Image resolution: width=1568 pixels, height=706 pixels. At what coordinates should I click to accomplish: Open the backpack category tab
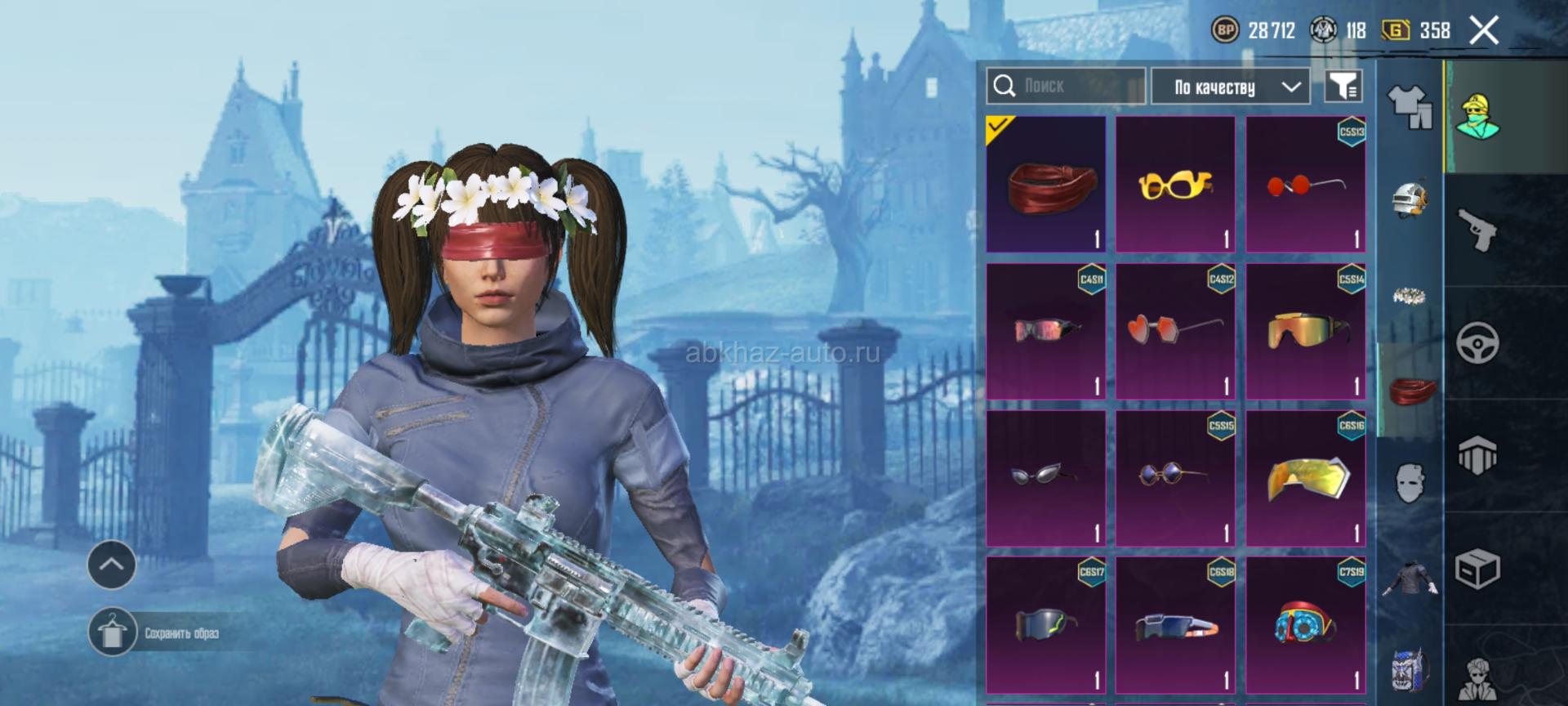pyautogui.click(x=1410, y=670)
